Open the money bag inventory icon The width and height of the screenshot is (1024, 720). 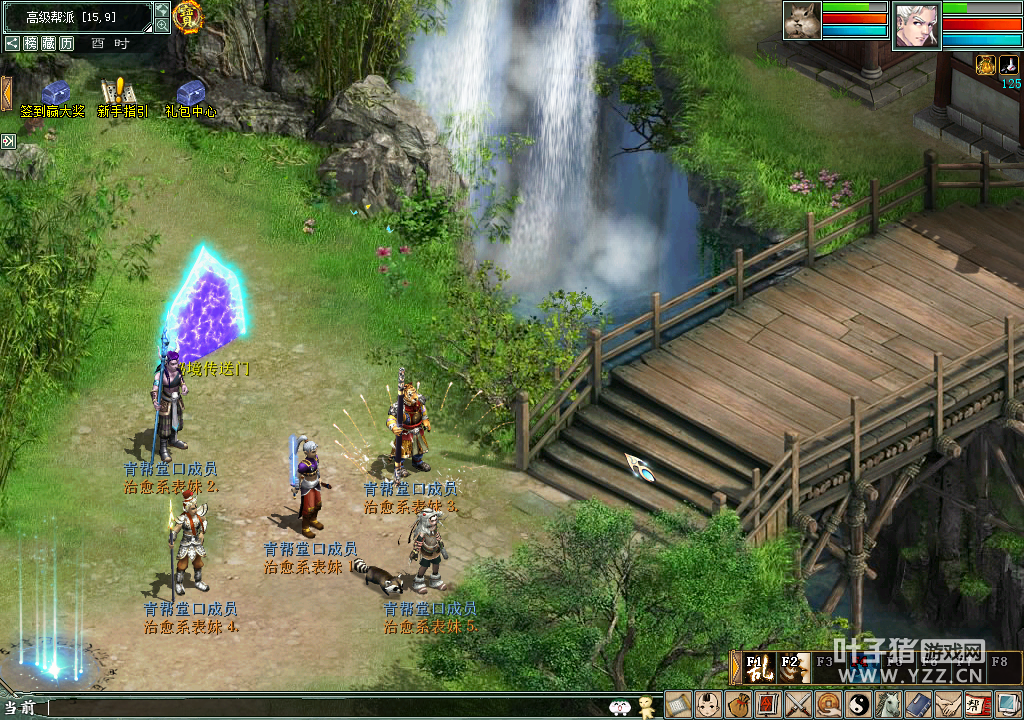click(738, 705)
